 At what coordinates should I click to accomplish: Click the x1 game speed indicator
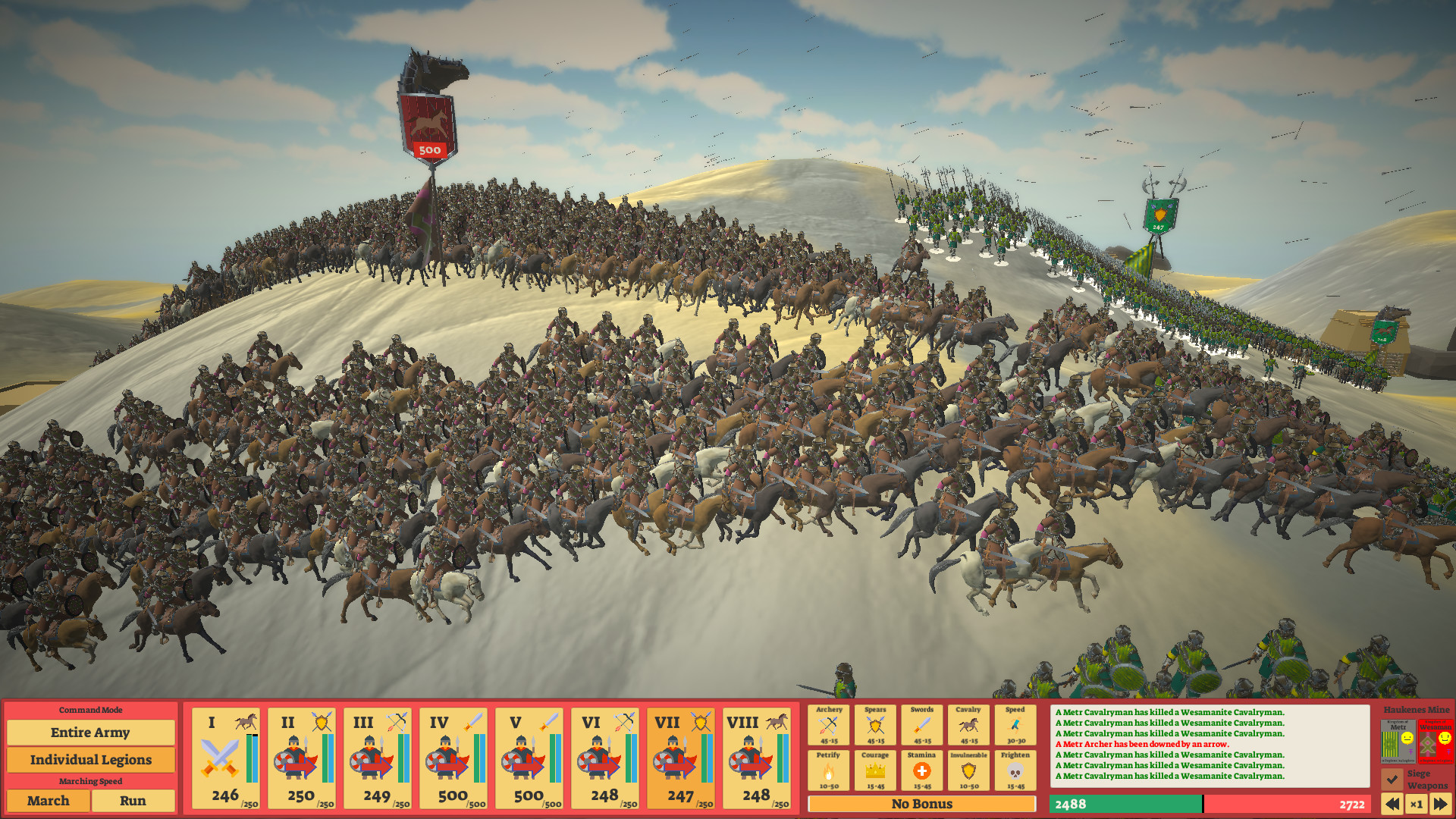[1417, 805]
